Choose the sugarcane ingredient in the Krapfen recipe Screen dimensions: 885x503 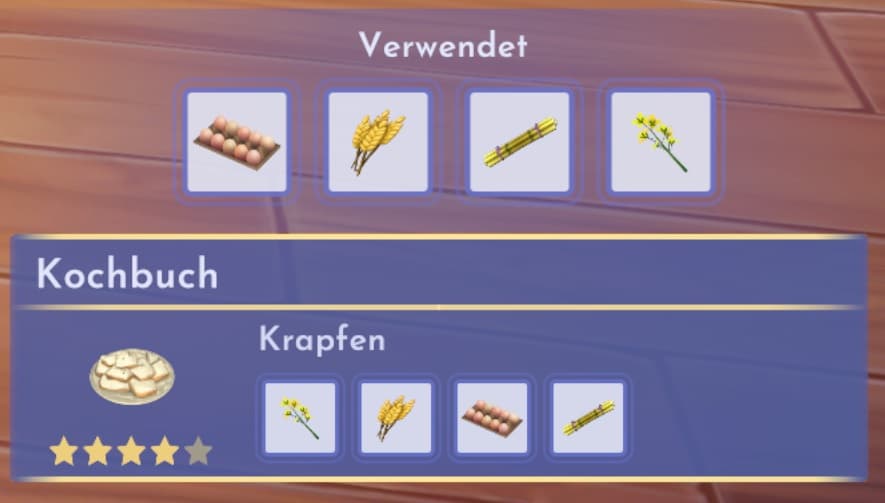(588, 417)
